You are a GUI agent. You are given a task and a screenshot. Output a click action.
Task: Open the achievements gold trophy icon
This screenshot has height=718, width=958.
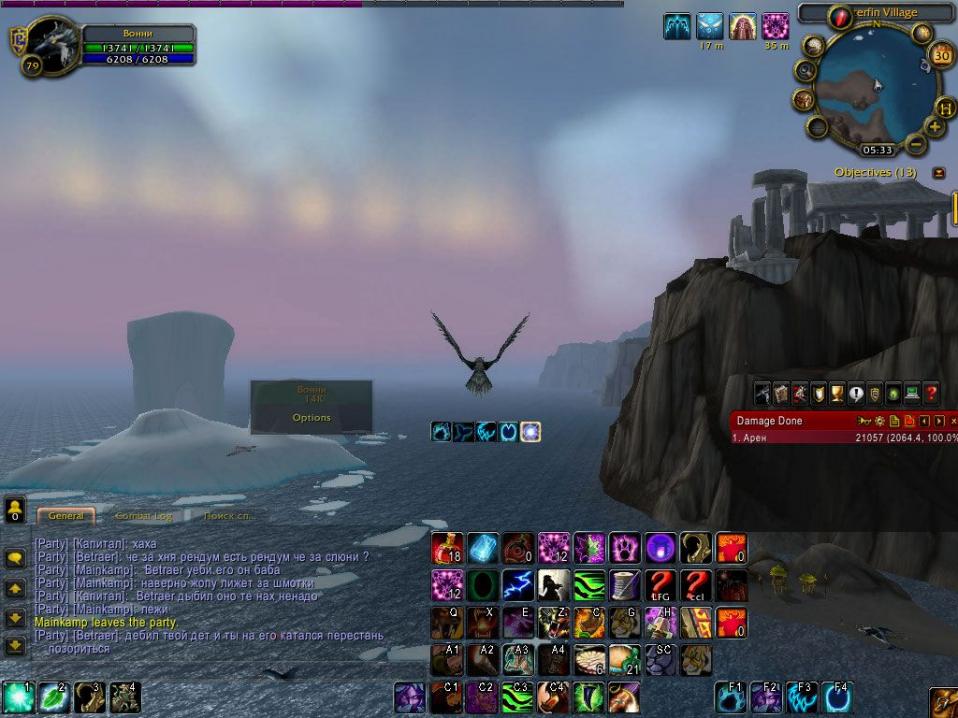tap(838, 394)
